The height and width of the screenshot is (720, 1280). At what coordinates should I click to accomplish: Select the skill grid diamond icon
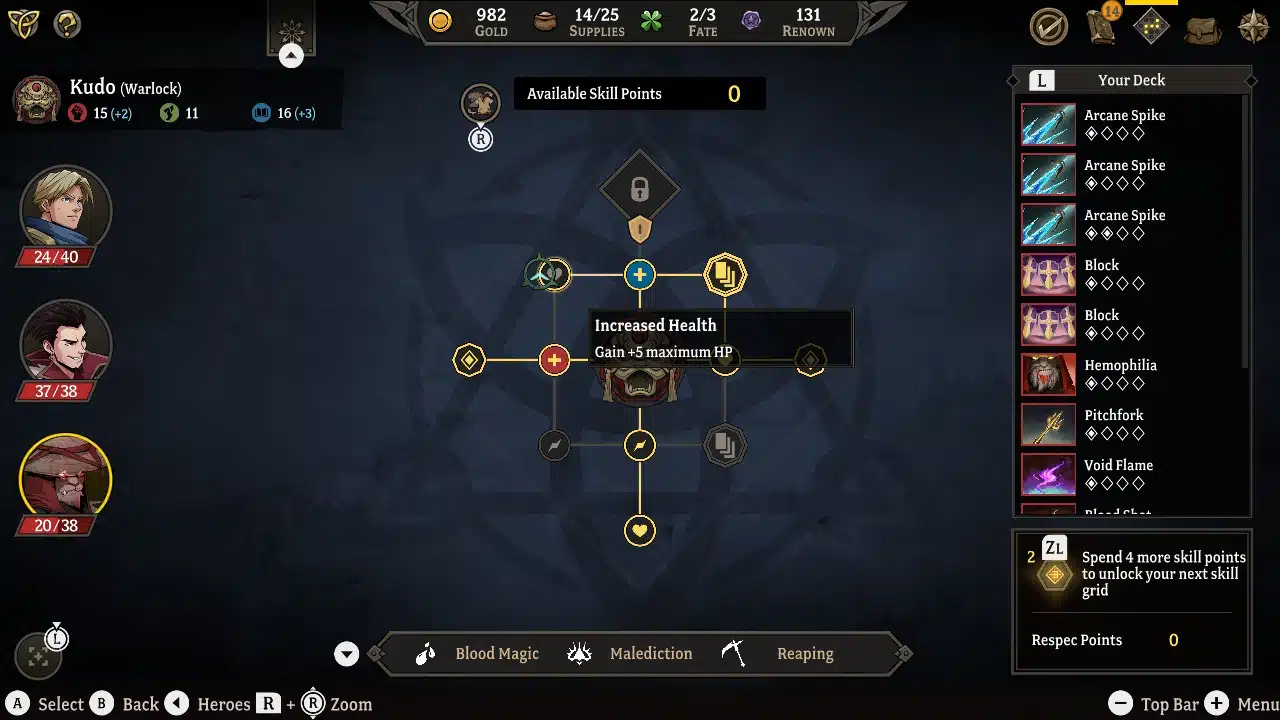point(1151,27)
